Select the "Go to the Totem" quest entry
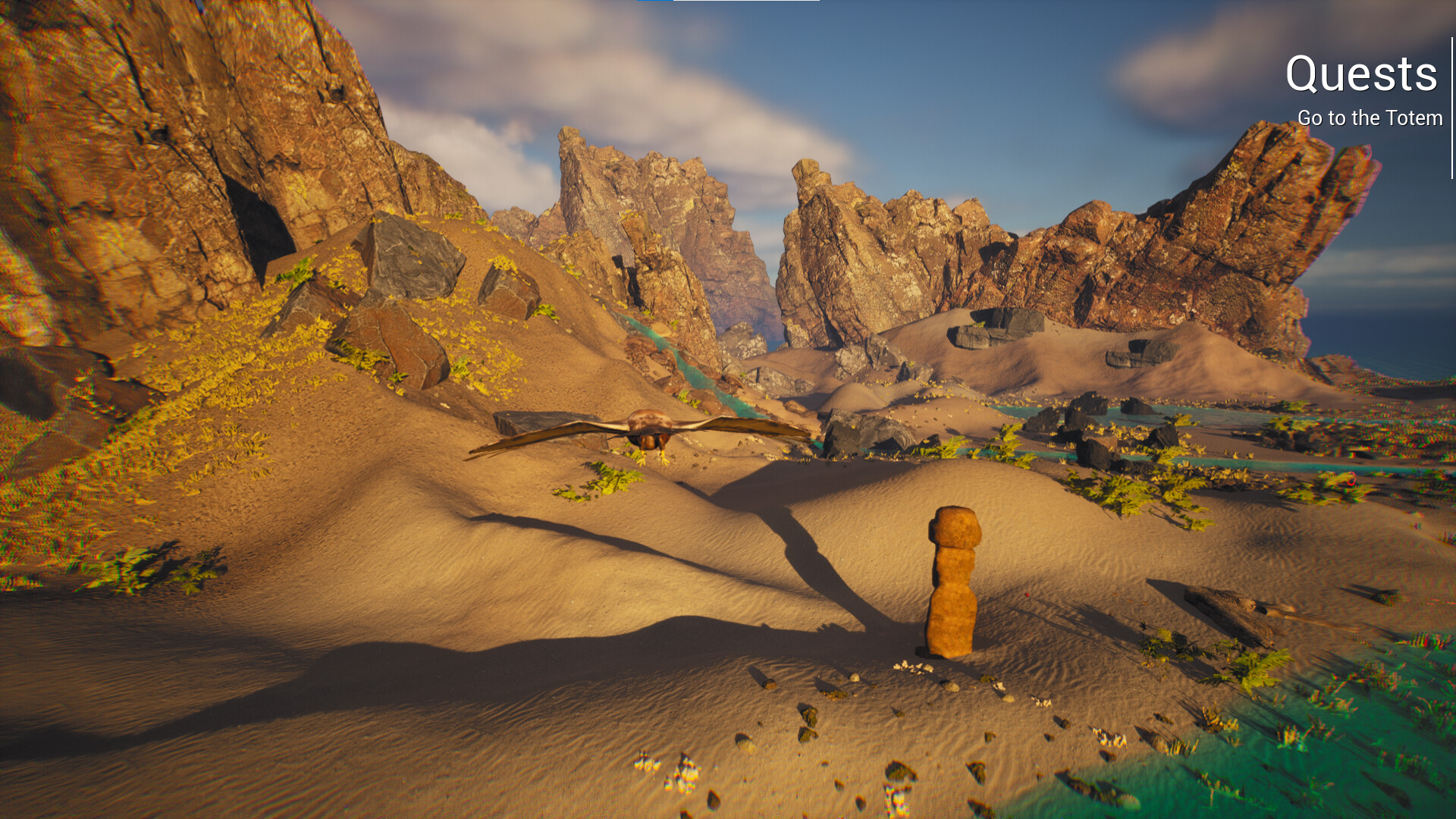 pos(1370,118)
